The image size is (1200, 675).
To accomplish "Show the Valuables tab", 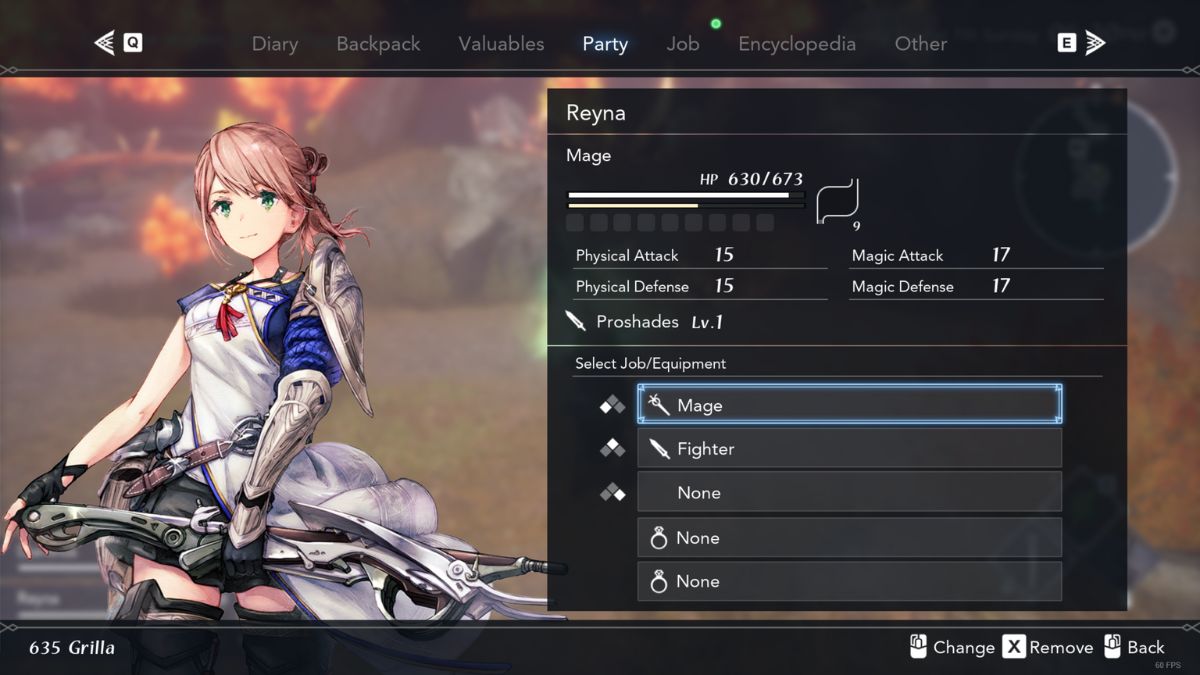I will (x=501, y=44).
